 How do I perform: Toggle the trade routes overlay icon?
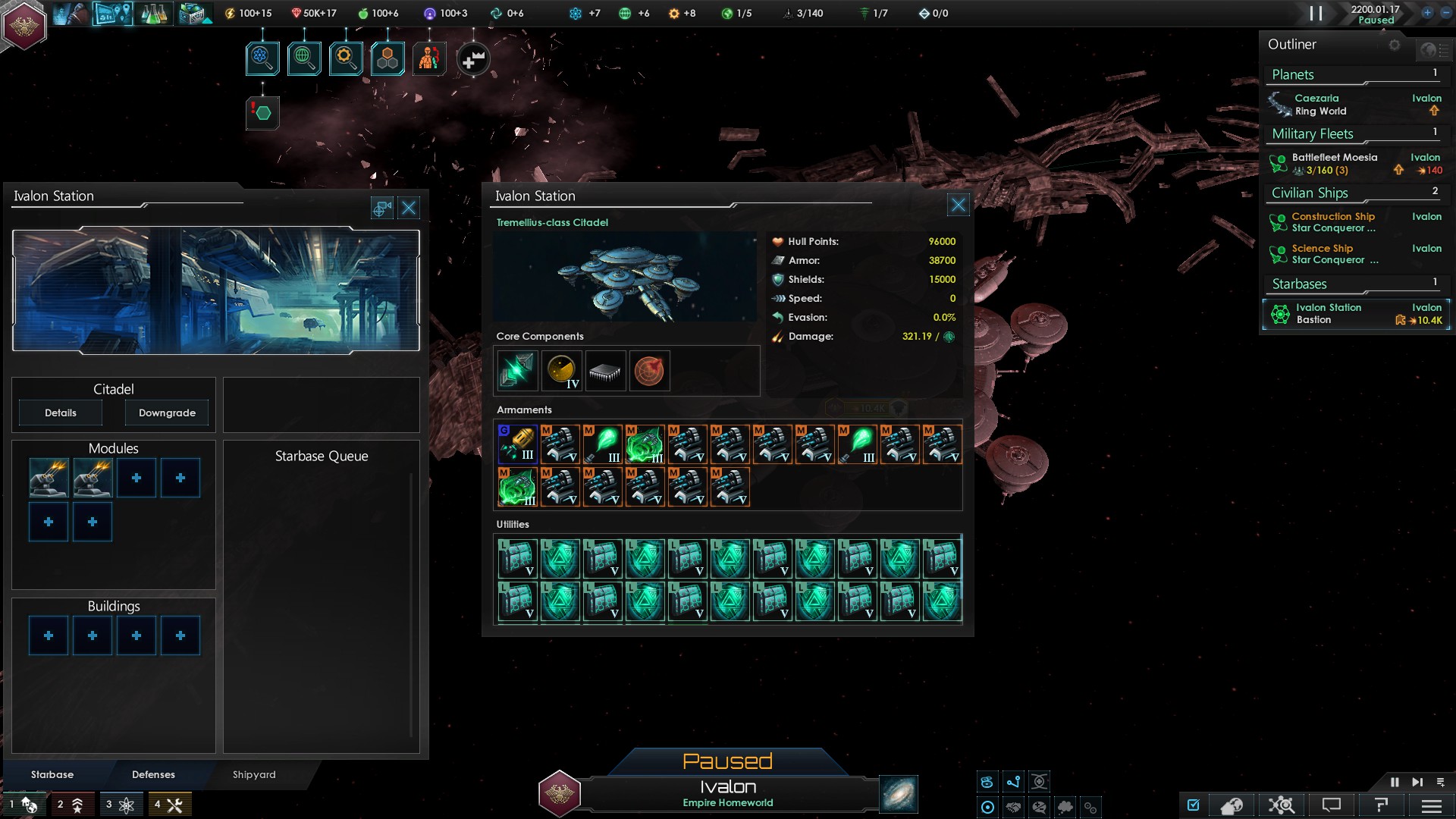[x=988, y=781]
